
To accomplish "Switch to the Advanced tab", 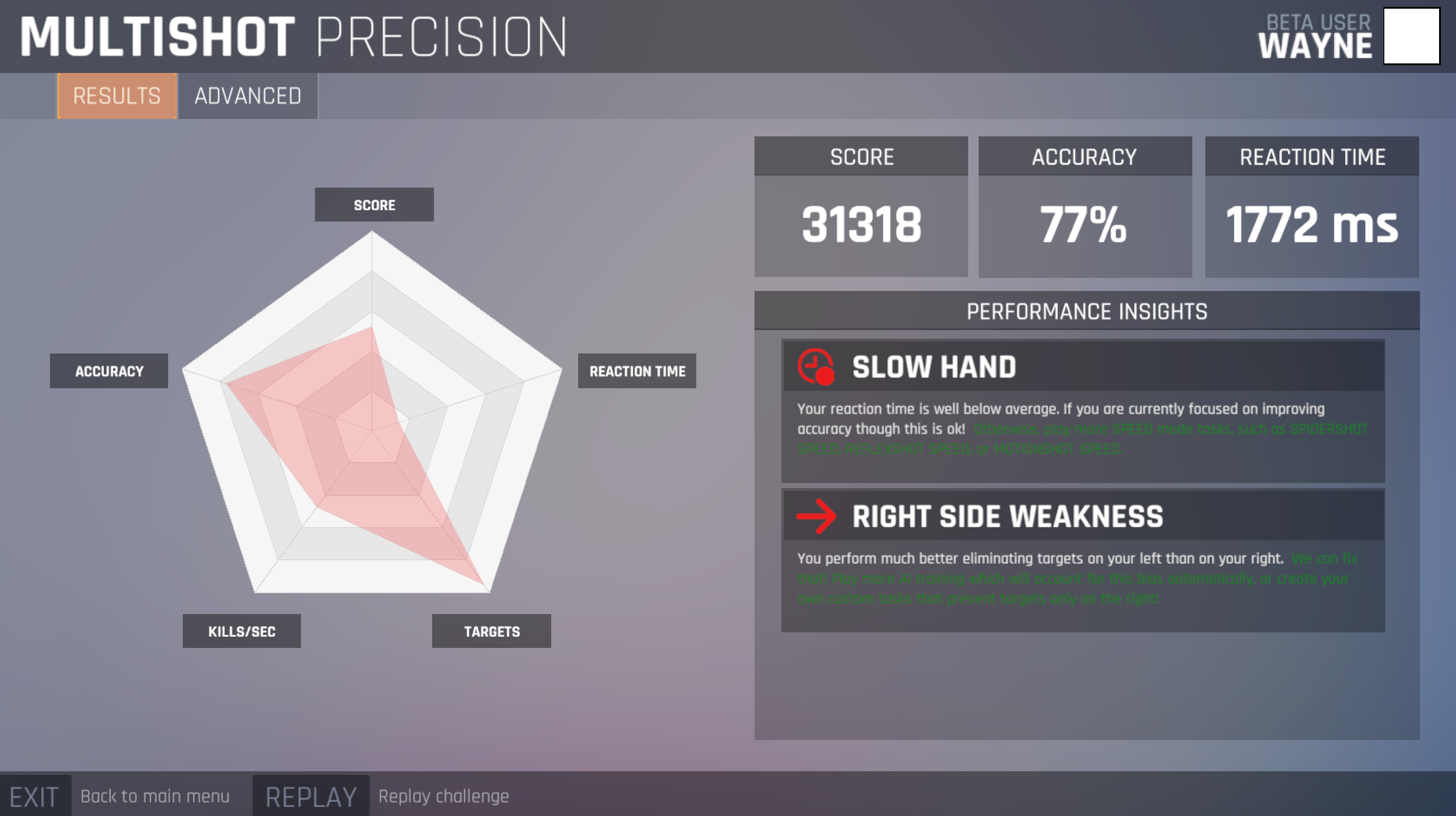I will pos(248,96).
